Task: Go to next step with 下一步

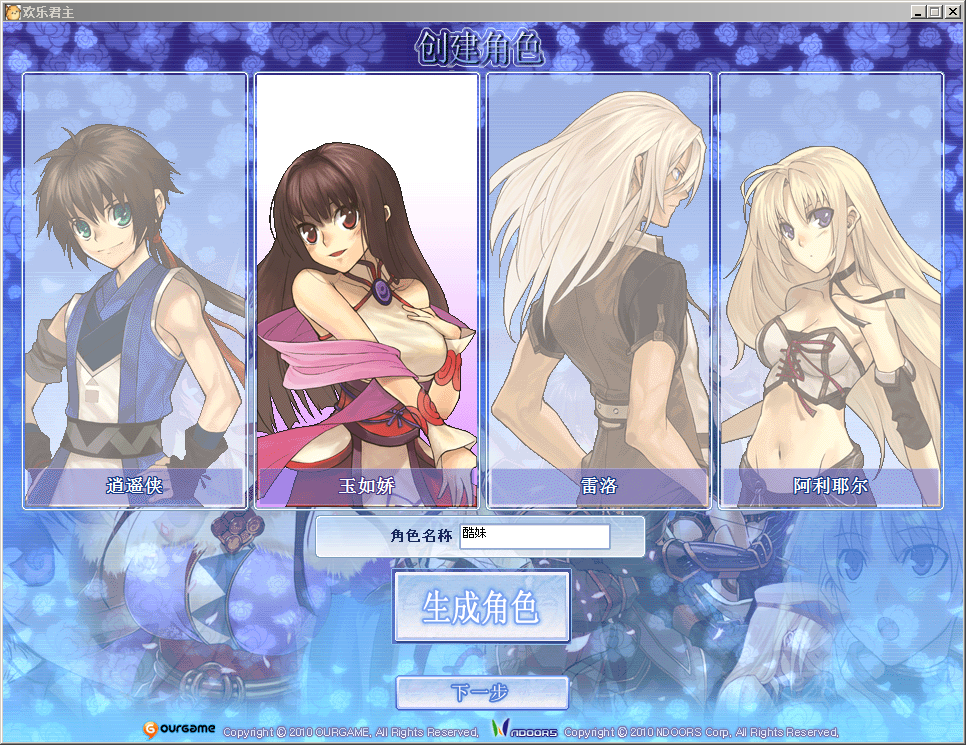Action: (482, 692)
